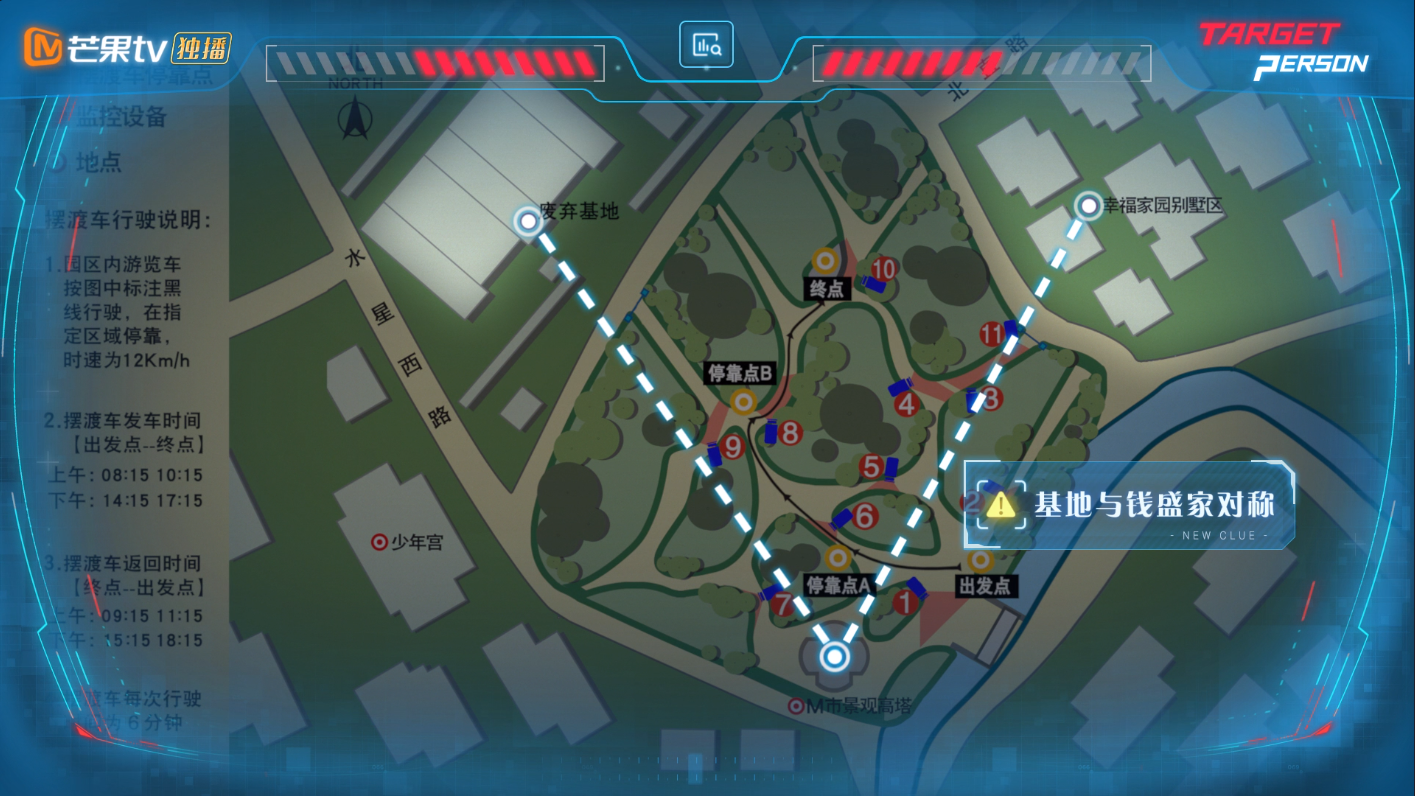
Task: Choose red camera marker number 6
Action: [x=865, y=516]
